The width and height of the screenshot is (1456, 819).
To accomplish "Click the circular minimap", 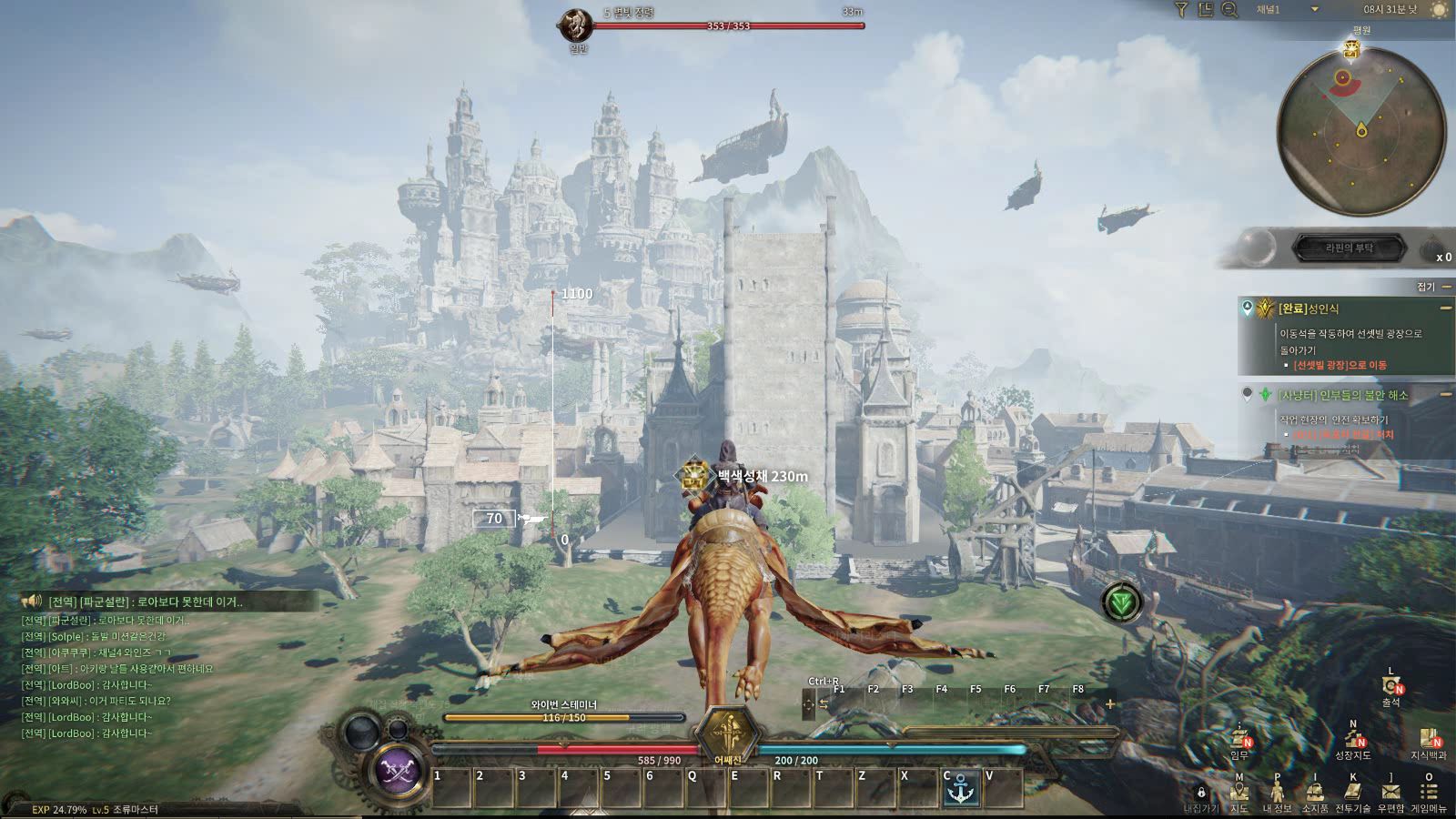I will click(1361, 132).
